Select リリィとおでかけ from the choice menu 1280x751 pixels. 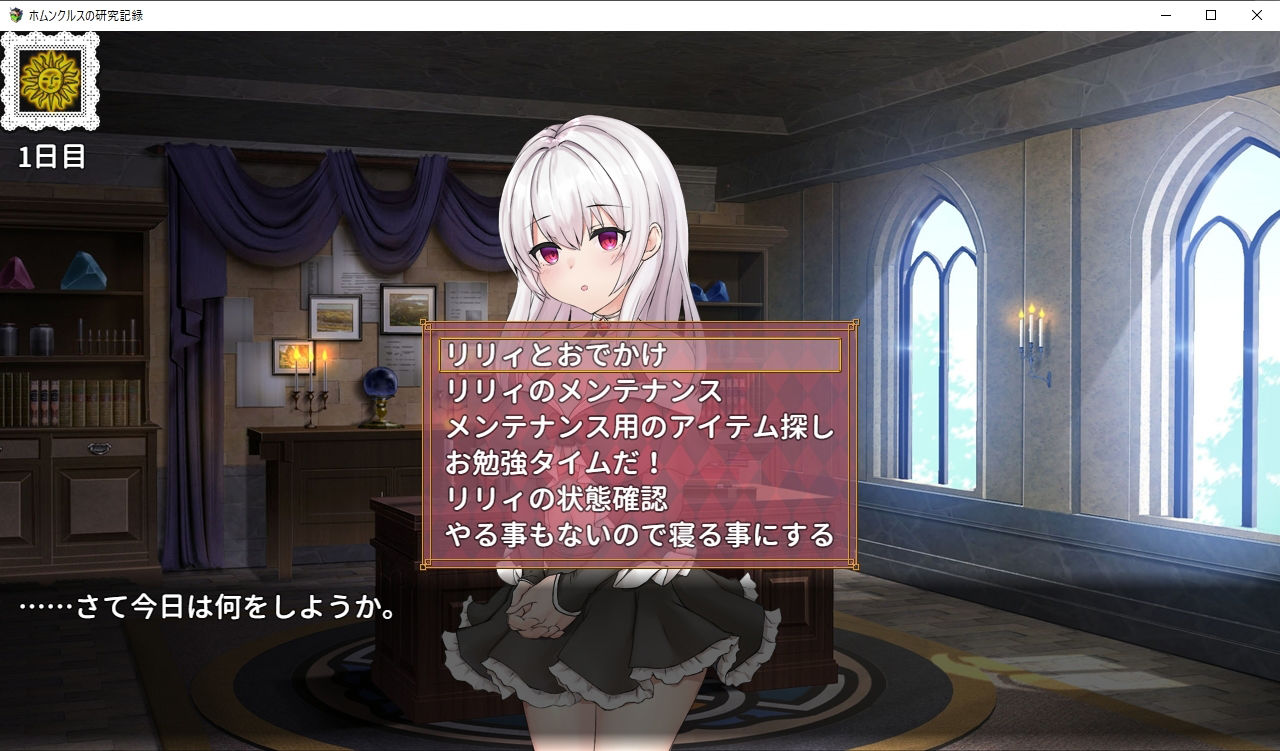(x=555, y=355)
